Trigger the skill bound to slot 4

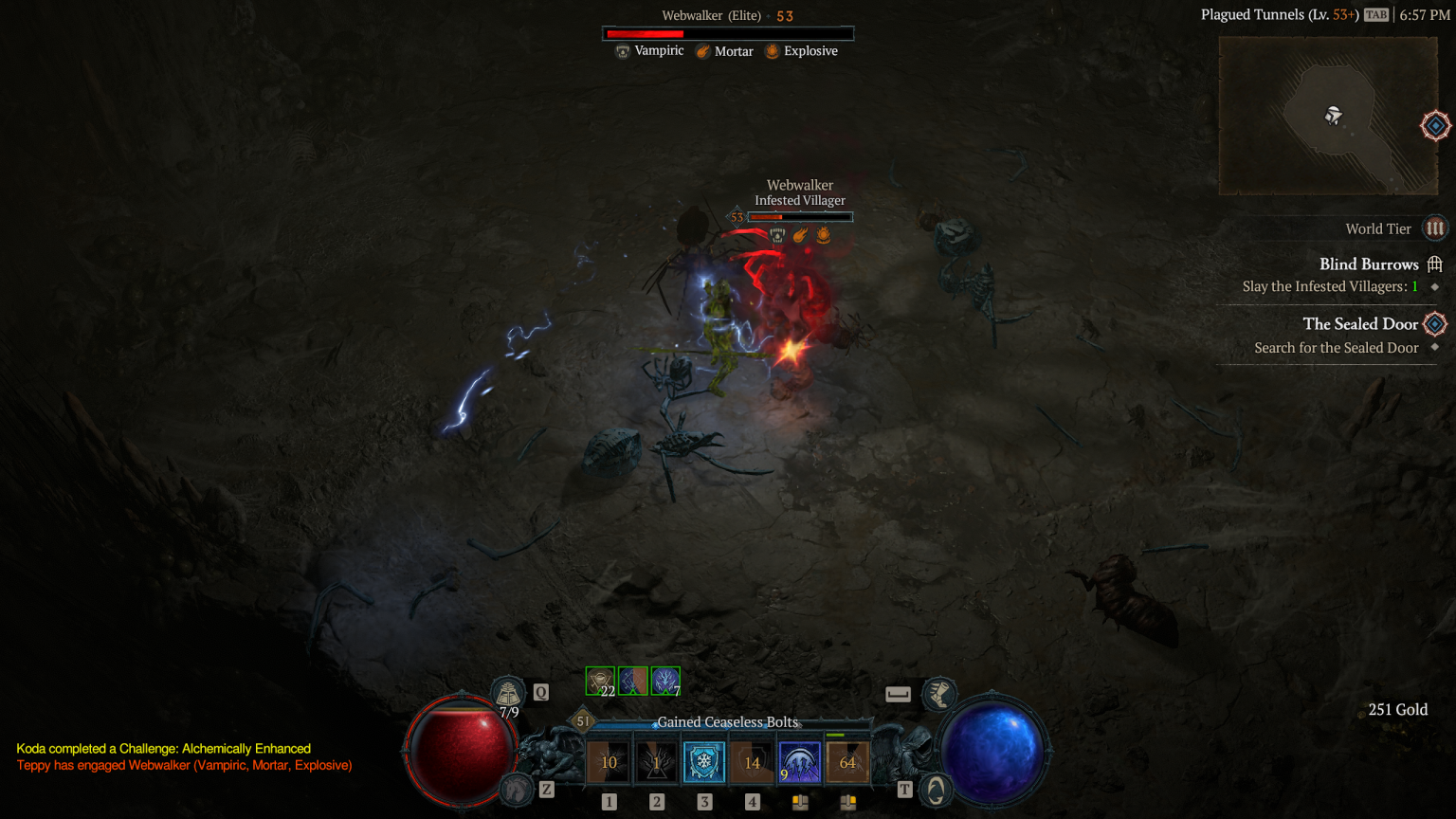point(752,760)
